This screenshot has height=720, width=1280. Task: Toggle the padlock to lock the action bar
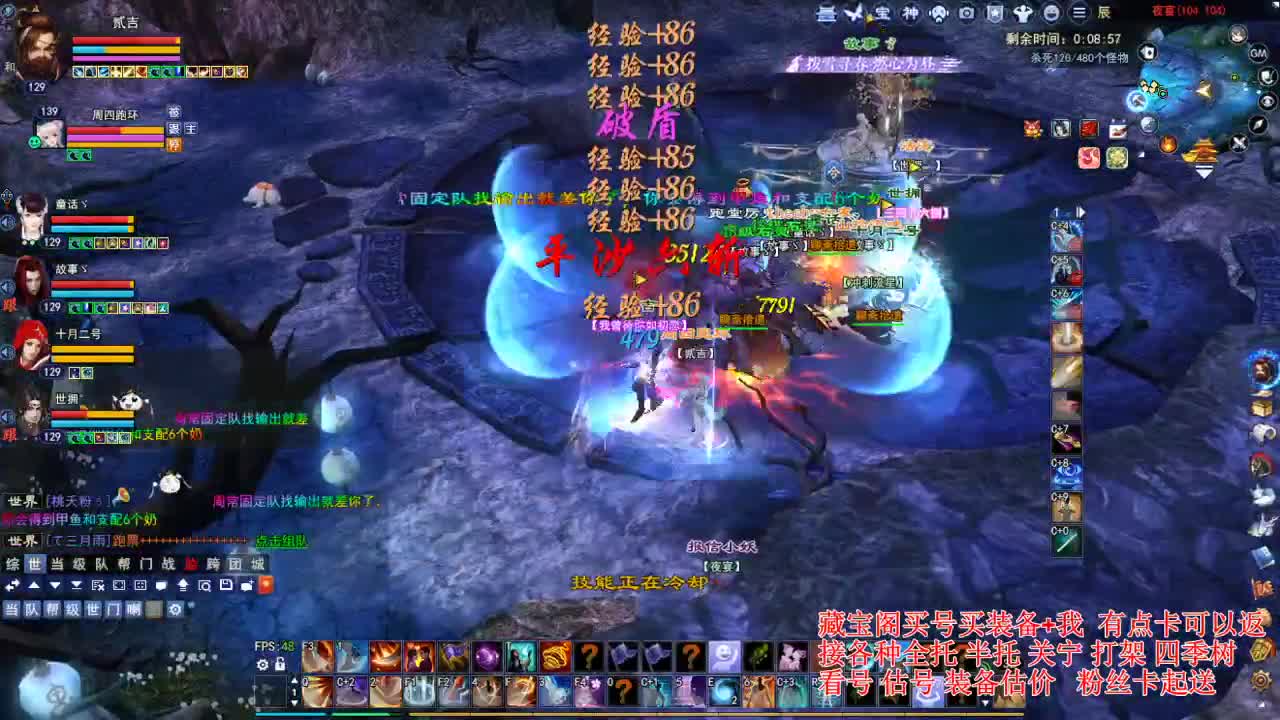[280, 665]
